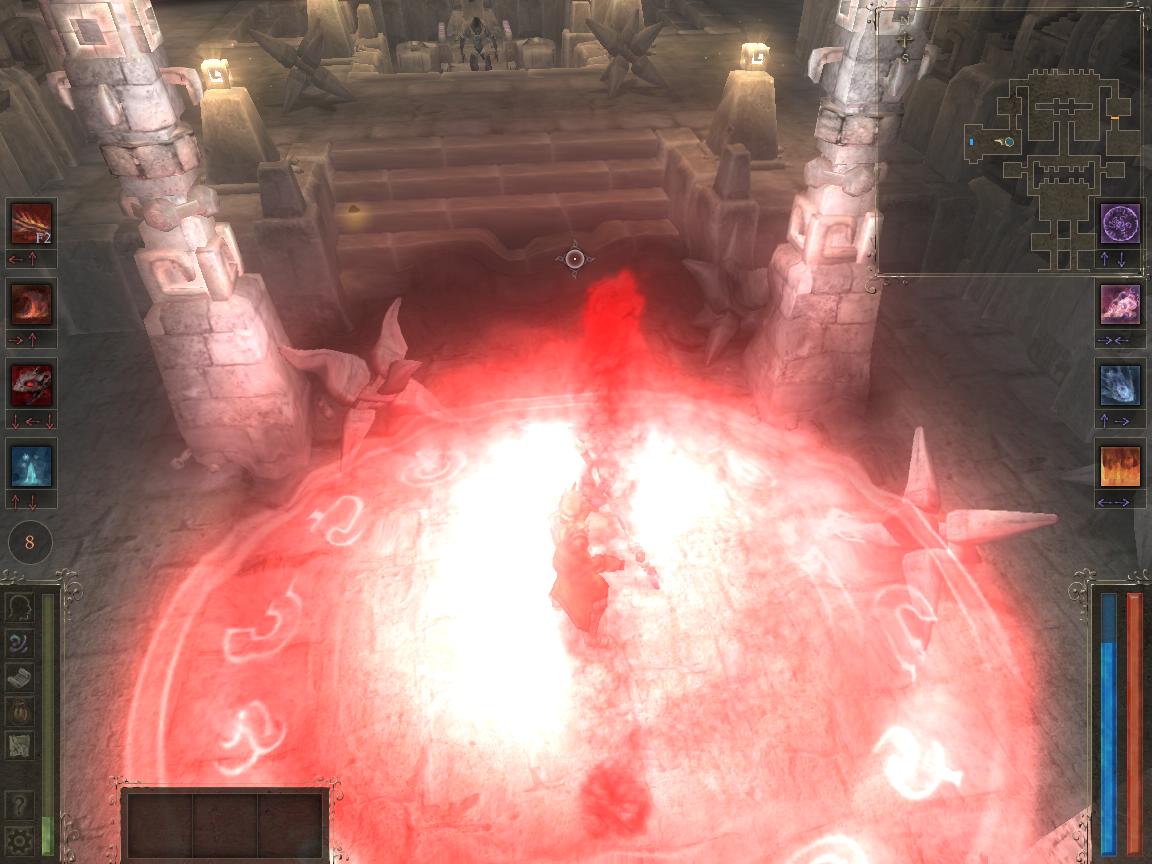Select the red-eyed skull spell
This screenshot has height=864, width=1152.
pyautogui.click(x=31, y=384)
